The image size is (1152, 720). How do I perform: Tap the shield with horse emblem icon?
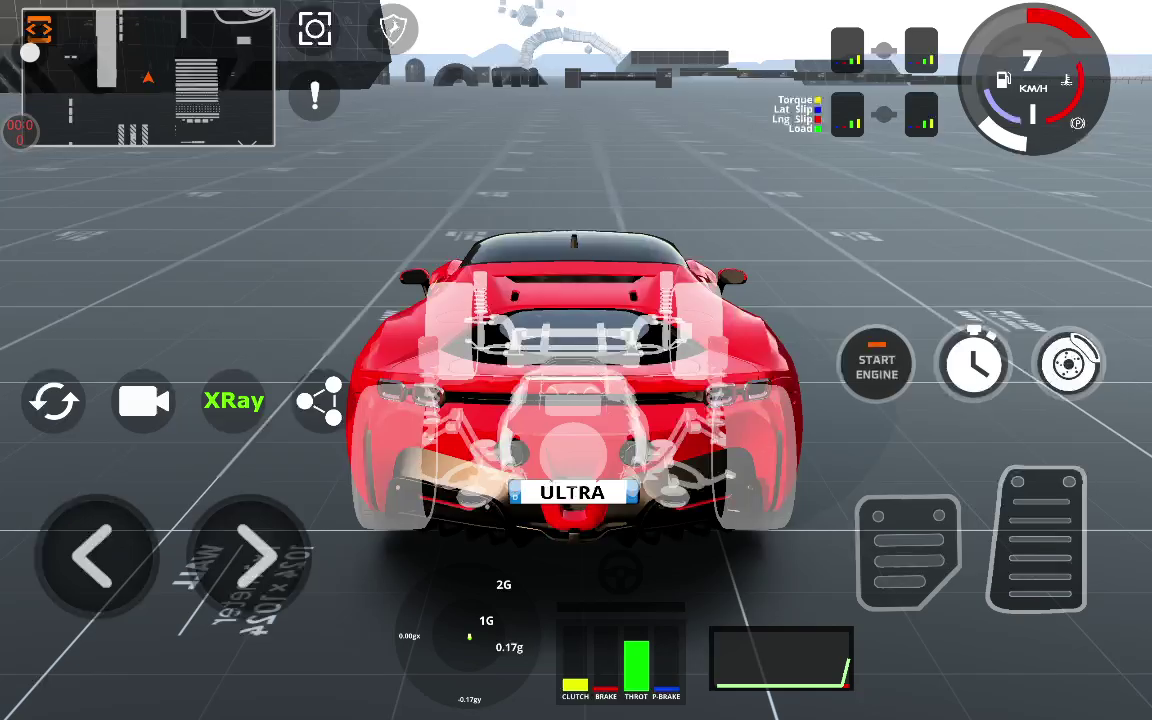pyautogui.click(x=397, y=29)
